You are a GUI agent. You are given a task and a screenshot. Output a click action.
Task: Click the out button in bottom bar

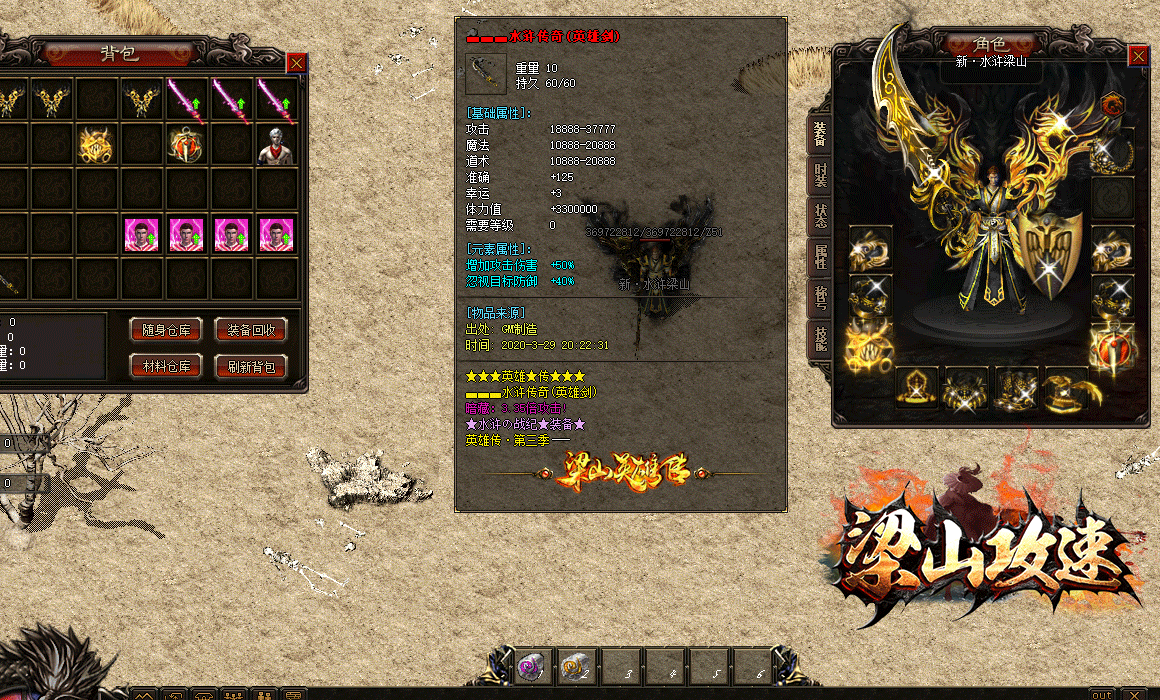coord(1101,694)
